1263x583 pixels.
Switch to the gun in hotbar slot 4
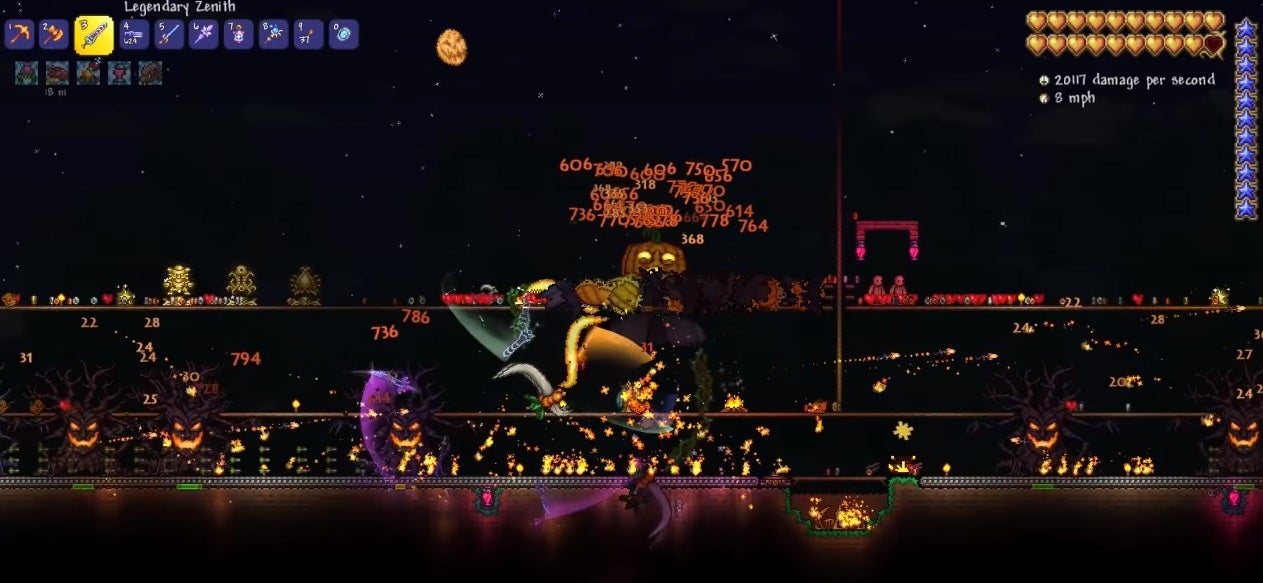click(x=134, y=35)
